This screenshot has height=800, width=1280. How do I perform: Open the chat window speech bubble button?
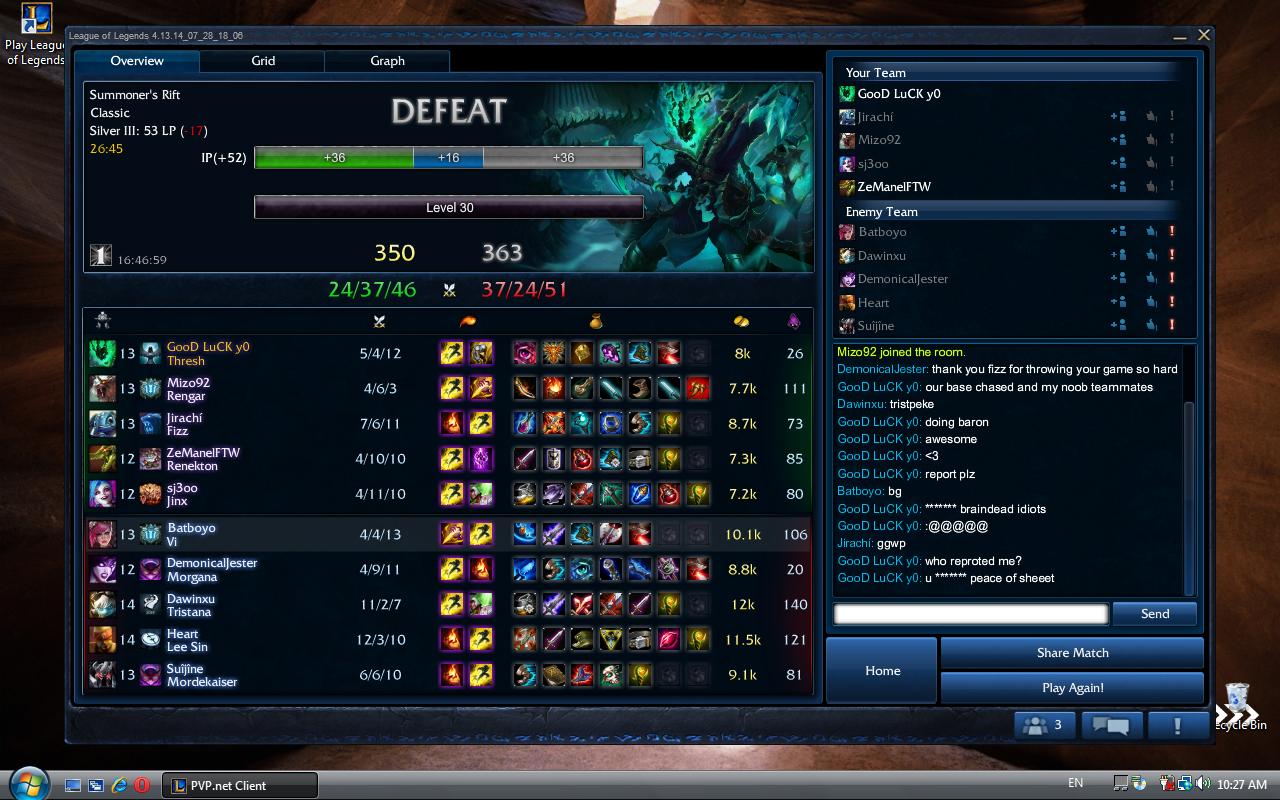click(1111, 725)
